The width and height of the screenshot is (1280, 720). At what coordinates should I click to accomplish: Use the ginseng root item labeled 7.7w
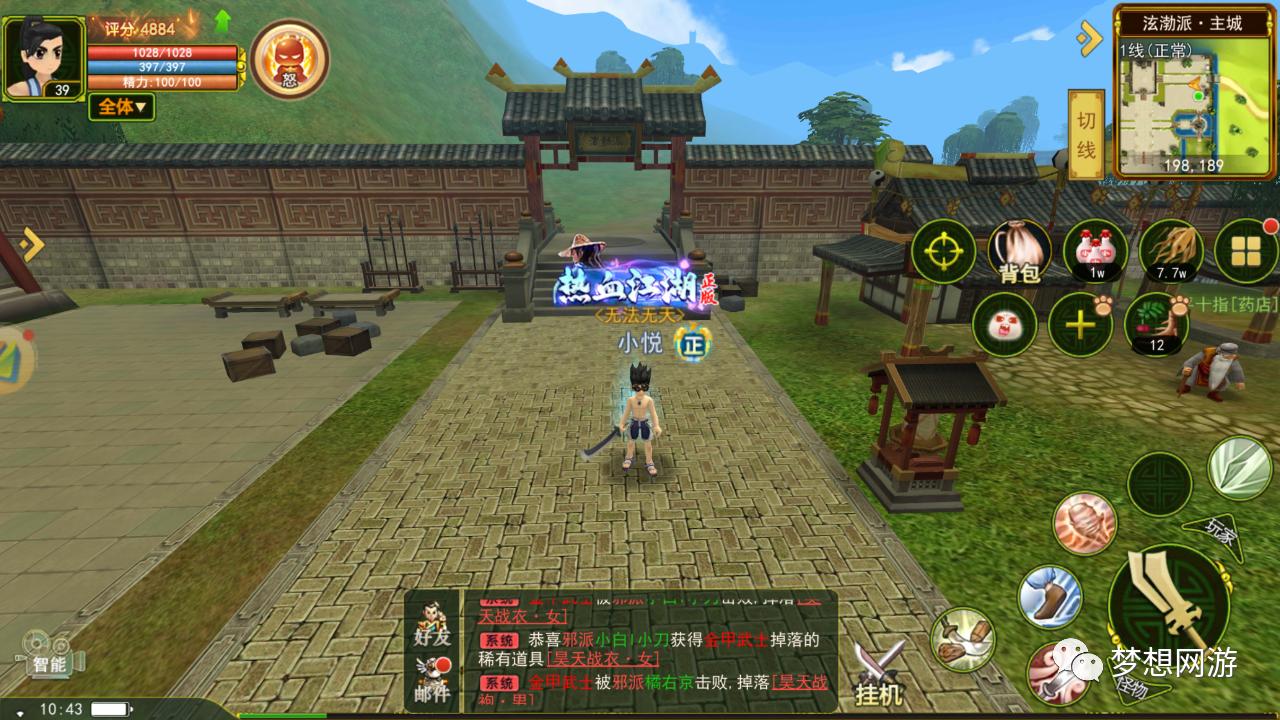(1171, 251)
